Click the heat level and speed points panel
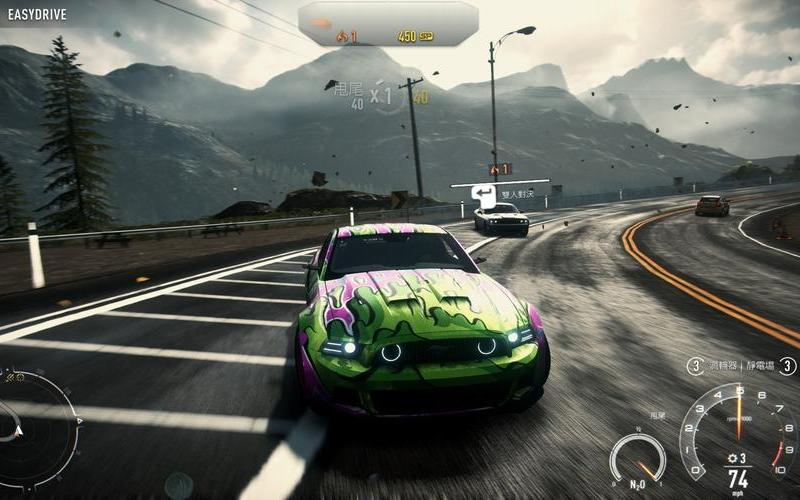The image size is (800, 500). 388,24
